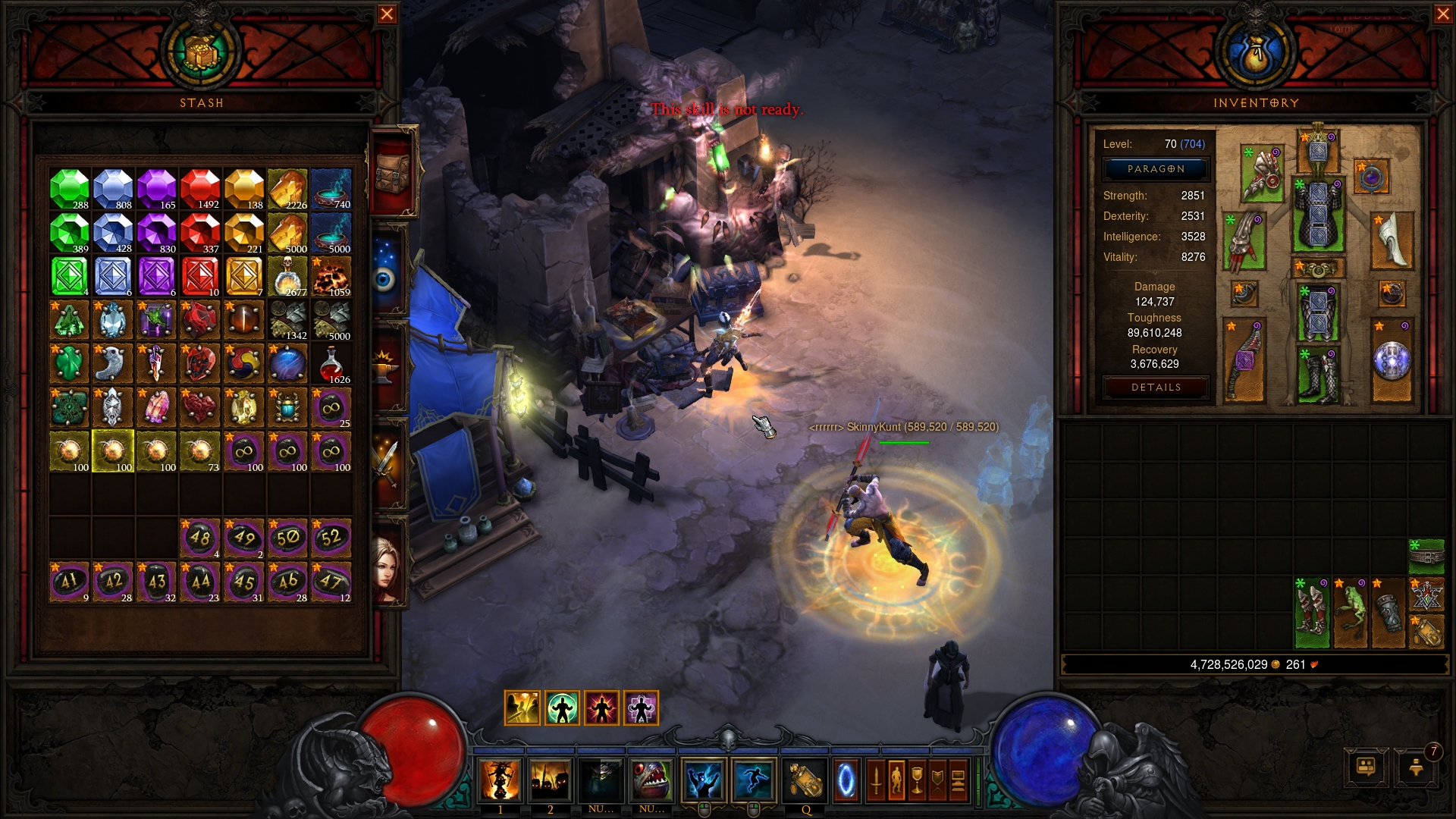Open the Paragon points window

pos(1156,169)
